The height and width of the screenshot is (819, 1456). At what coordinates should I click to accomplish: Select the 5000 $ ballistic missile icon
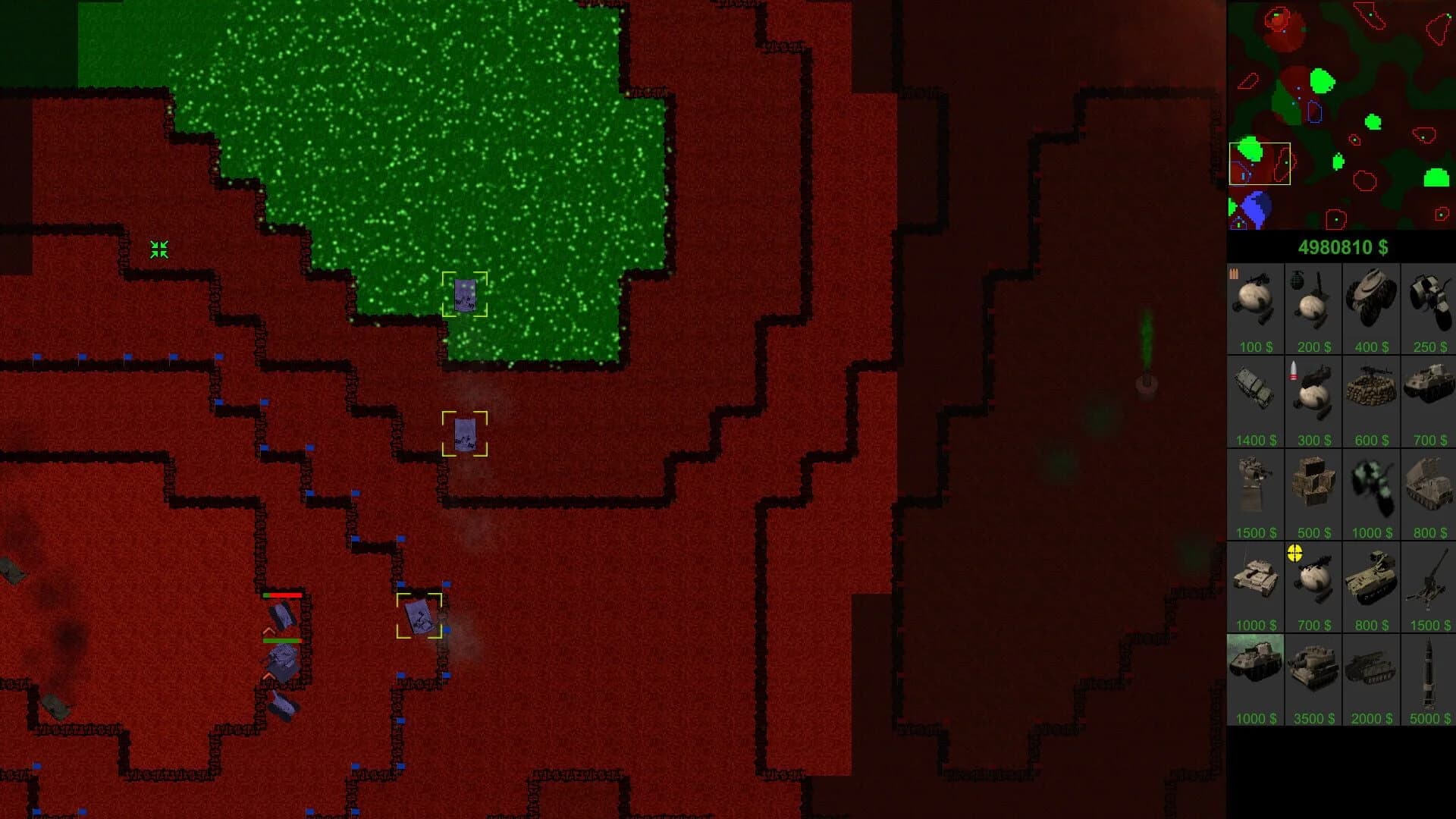click(x=1428, y=677)
